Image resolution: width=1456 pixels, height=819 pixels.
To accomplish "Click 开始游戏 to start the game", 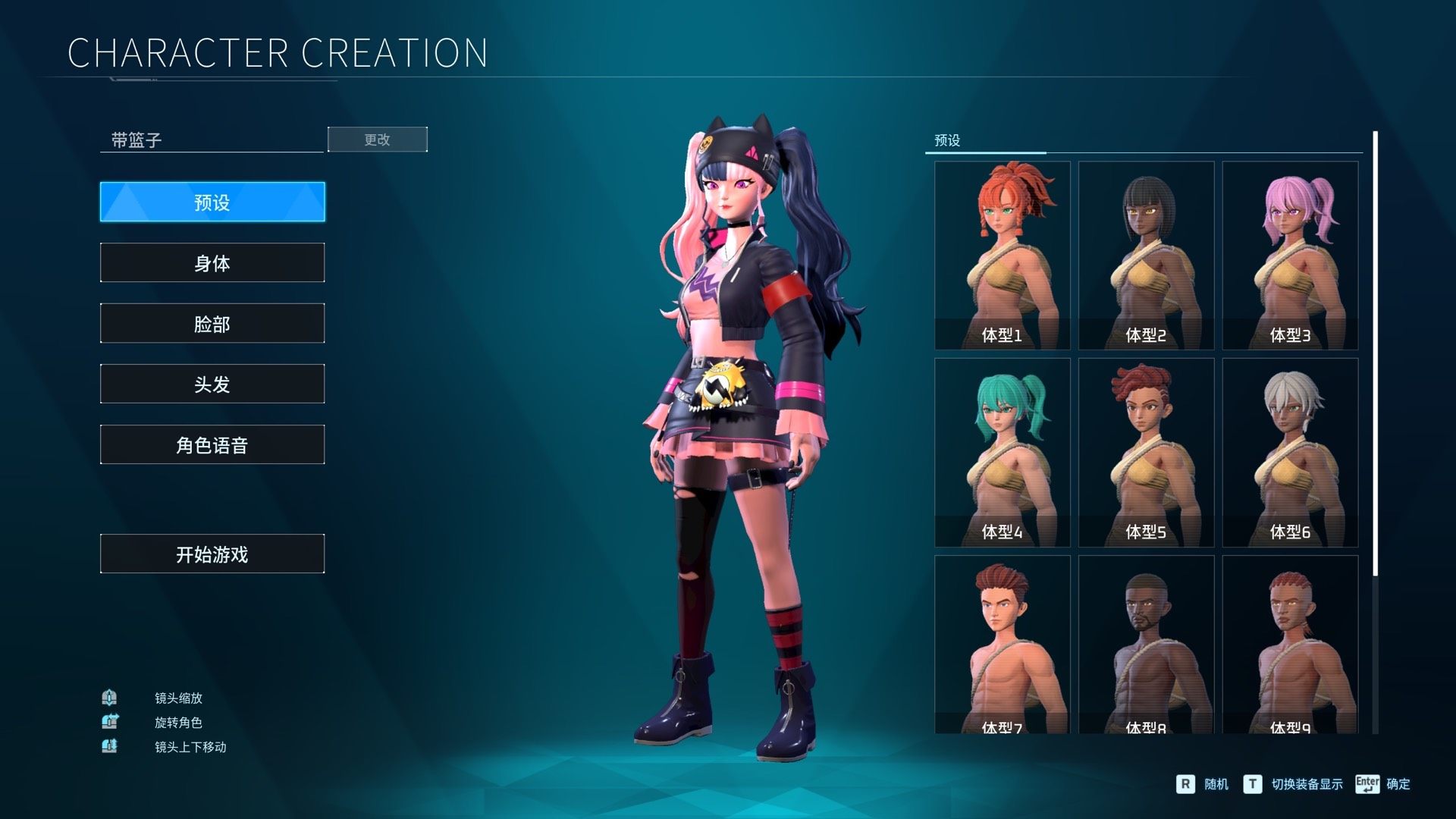I will 212,554.
